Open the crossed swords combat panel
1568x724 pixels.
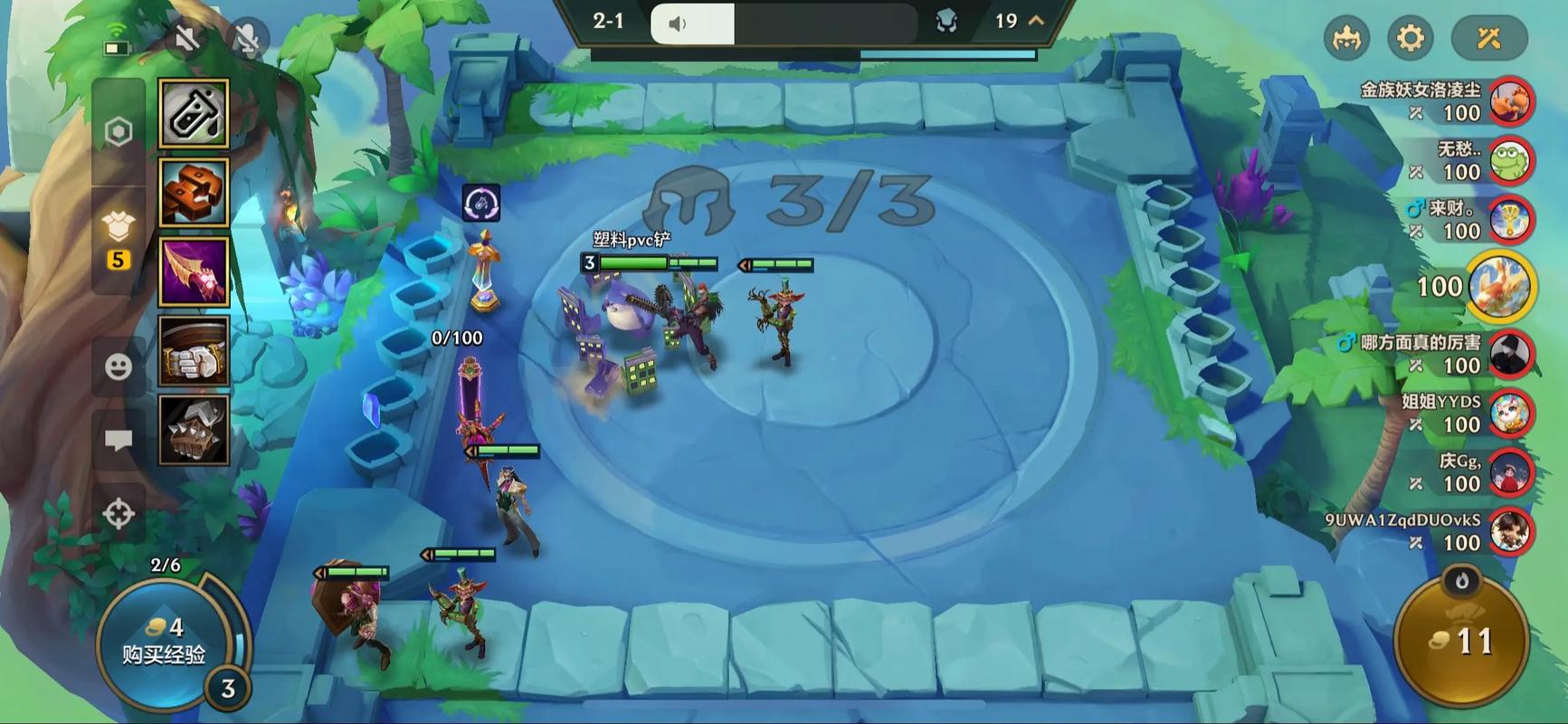pyautogui.click(x=1488, y=38)
